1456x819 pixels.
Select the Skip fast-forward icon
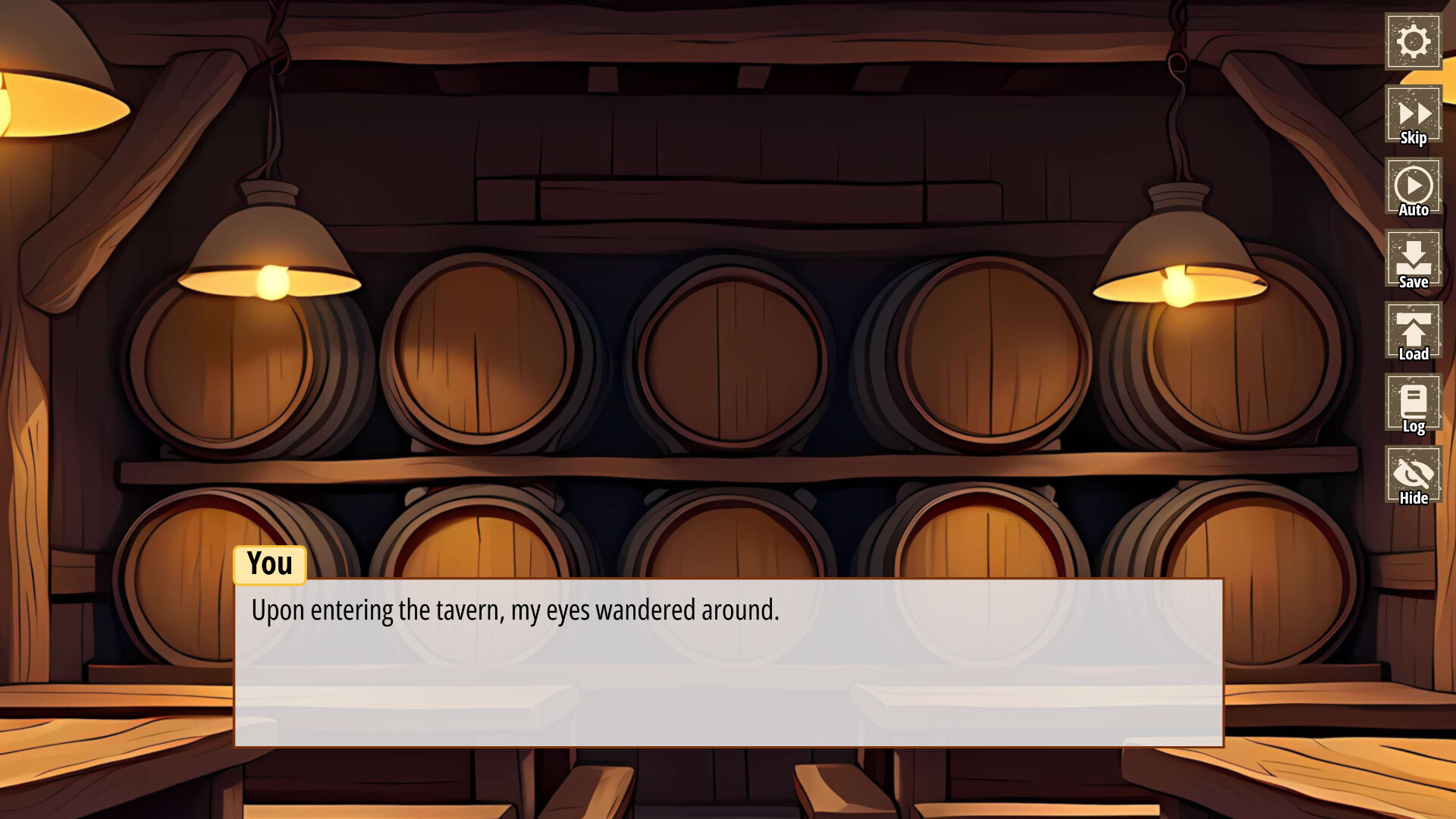pyautogui.click(x=1413, y=114)
